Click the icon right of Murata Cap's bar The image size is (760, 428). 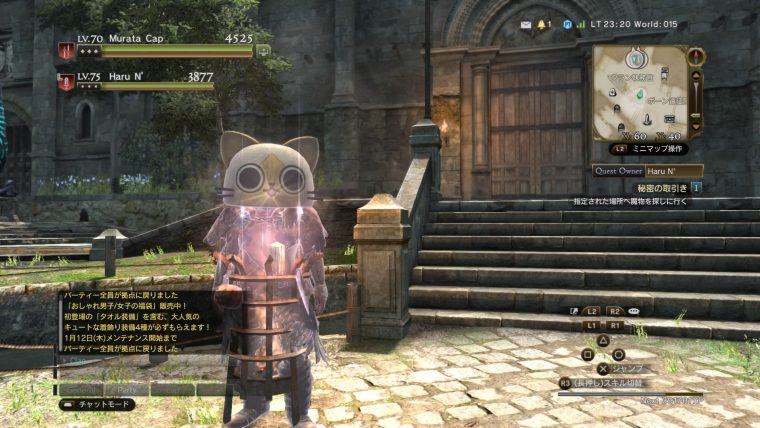tap(263, 50)
